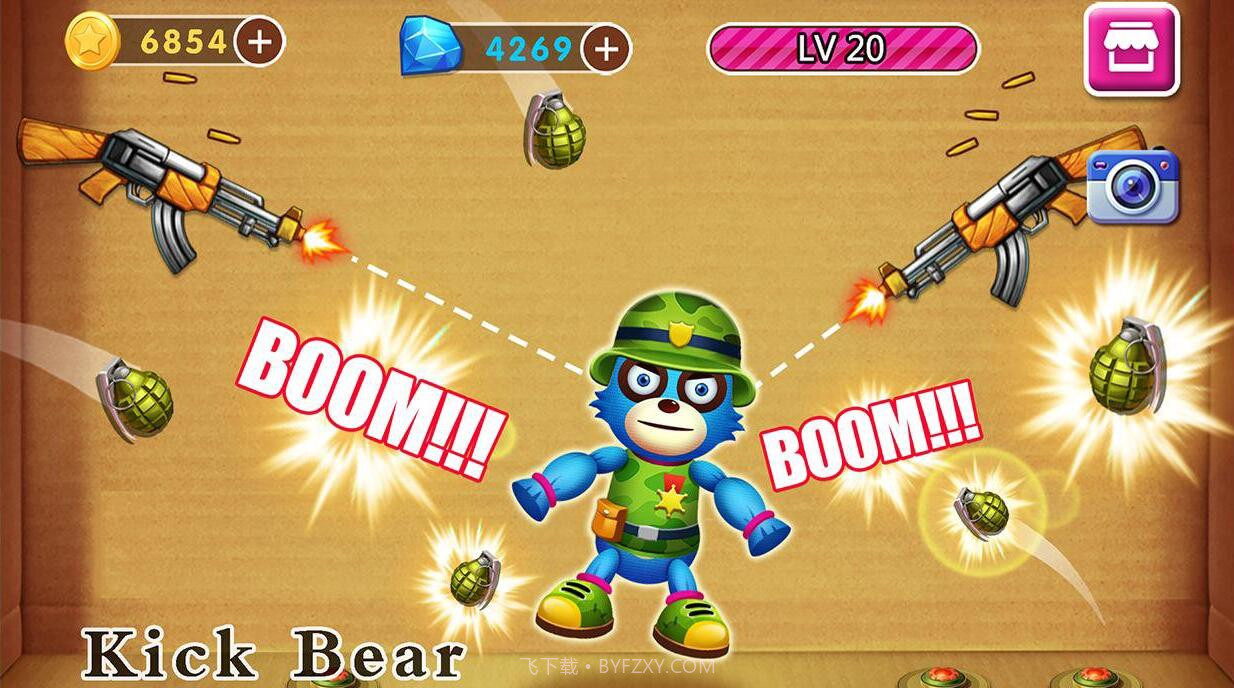The image size is (1234, 688).
Task: Add more gold coins with the plus button
Action: [x=259, y=42]
